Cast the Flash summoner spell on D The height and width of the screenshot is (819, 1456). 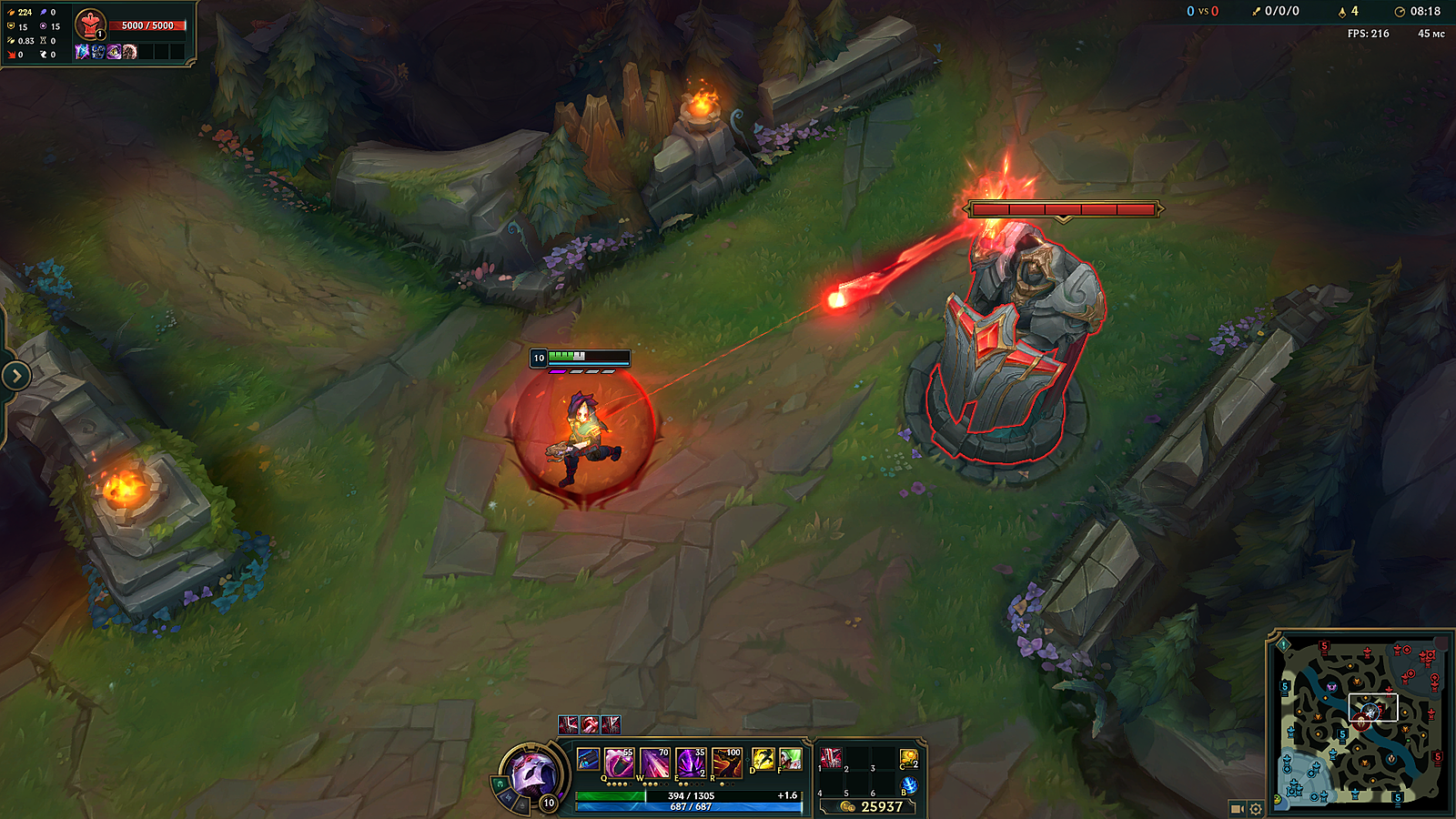tap(763, 759)
